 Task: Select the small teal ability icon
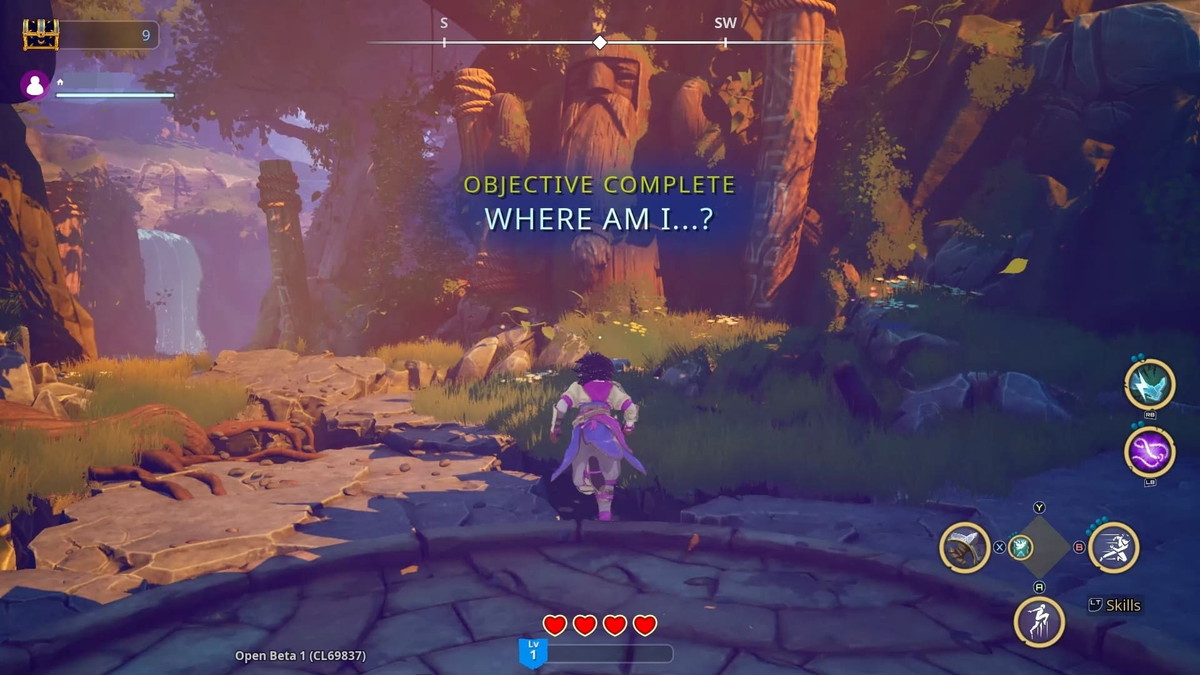pos(1020,547)
